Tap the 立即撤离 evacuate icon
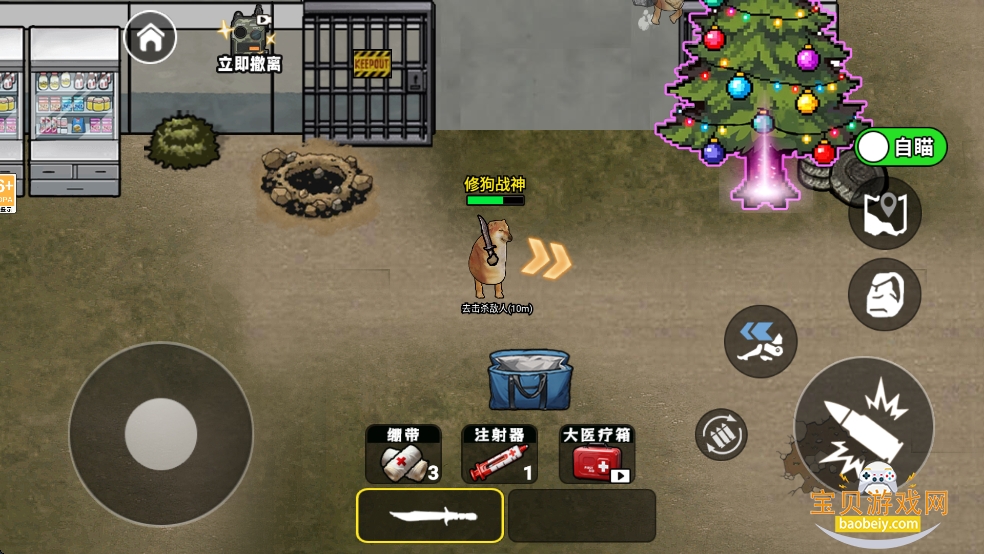Screen dimensions: 984x554 tap(249, 42)
